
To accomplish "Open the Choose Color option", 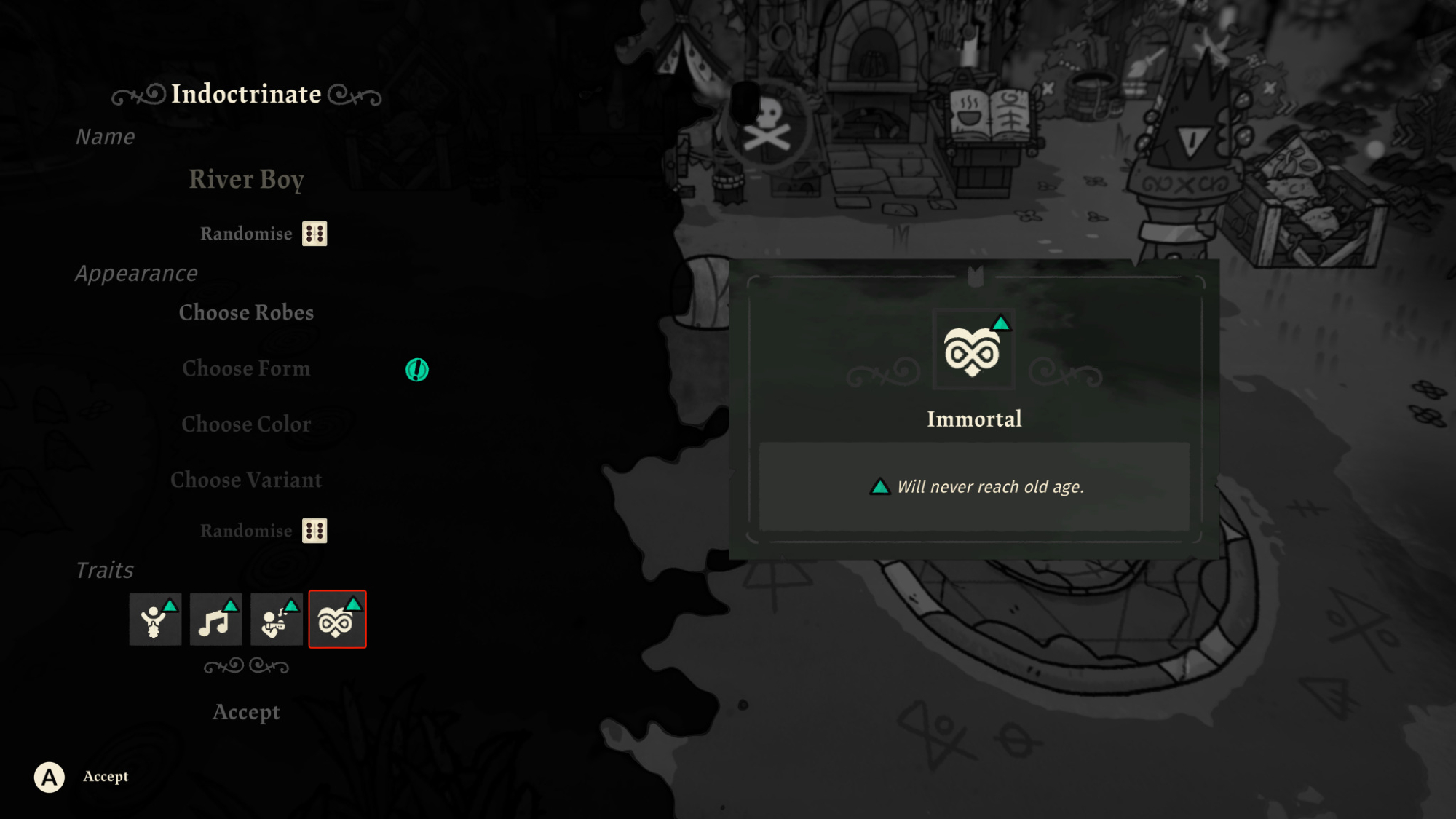I will click(246, 424).
